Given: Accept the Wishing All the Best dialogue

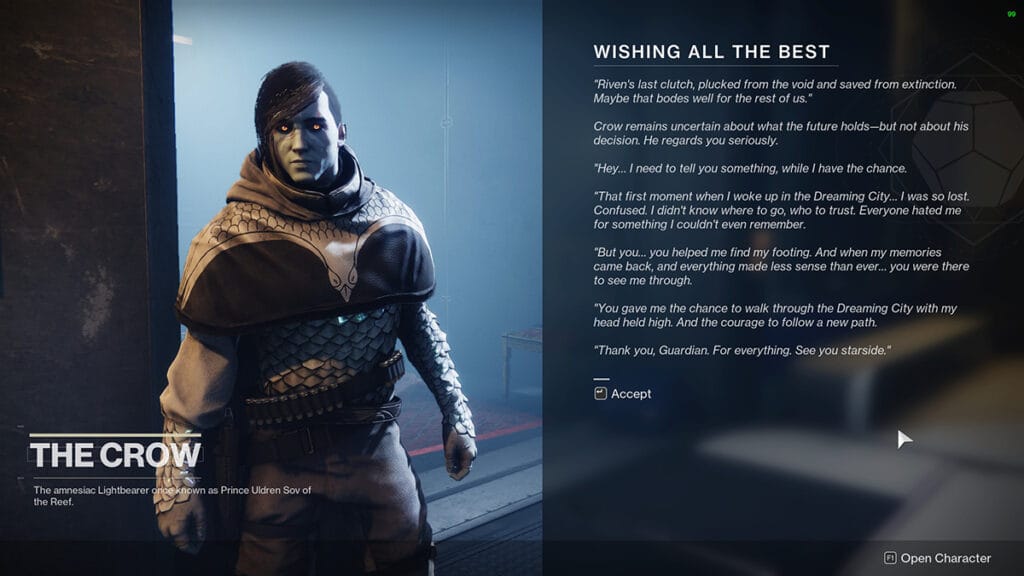Looking at the screenshot, I should pos(623,394).
